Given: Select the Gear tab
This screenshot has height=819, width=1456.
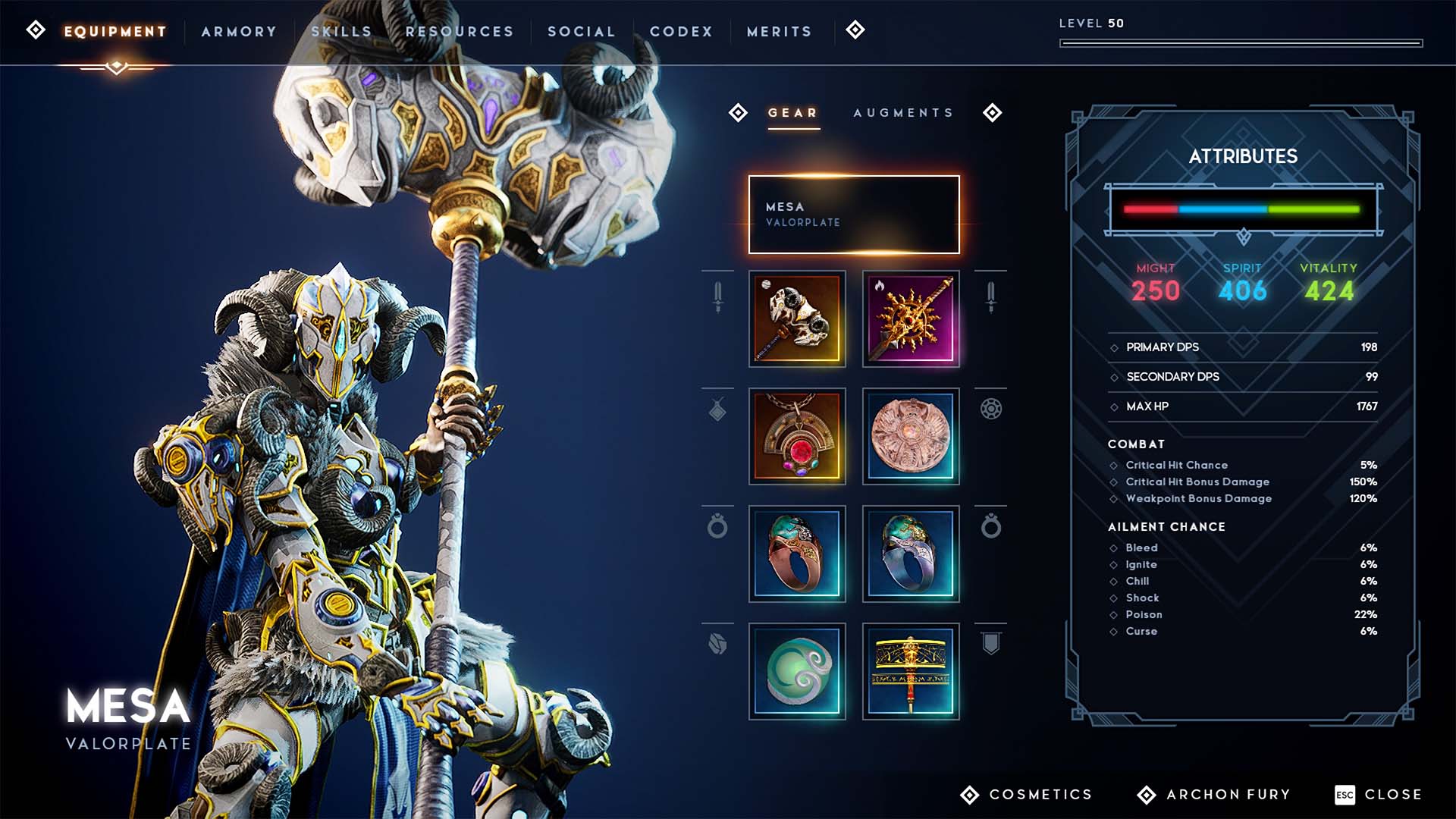Looking at the screenshot, I should (x=792, y=113).
